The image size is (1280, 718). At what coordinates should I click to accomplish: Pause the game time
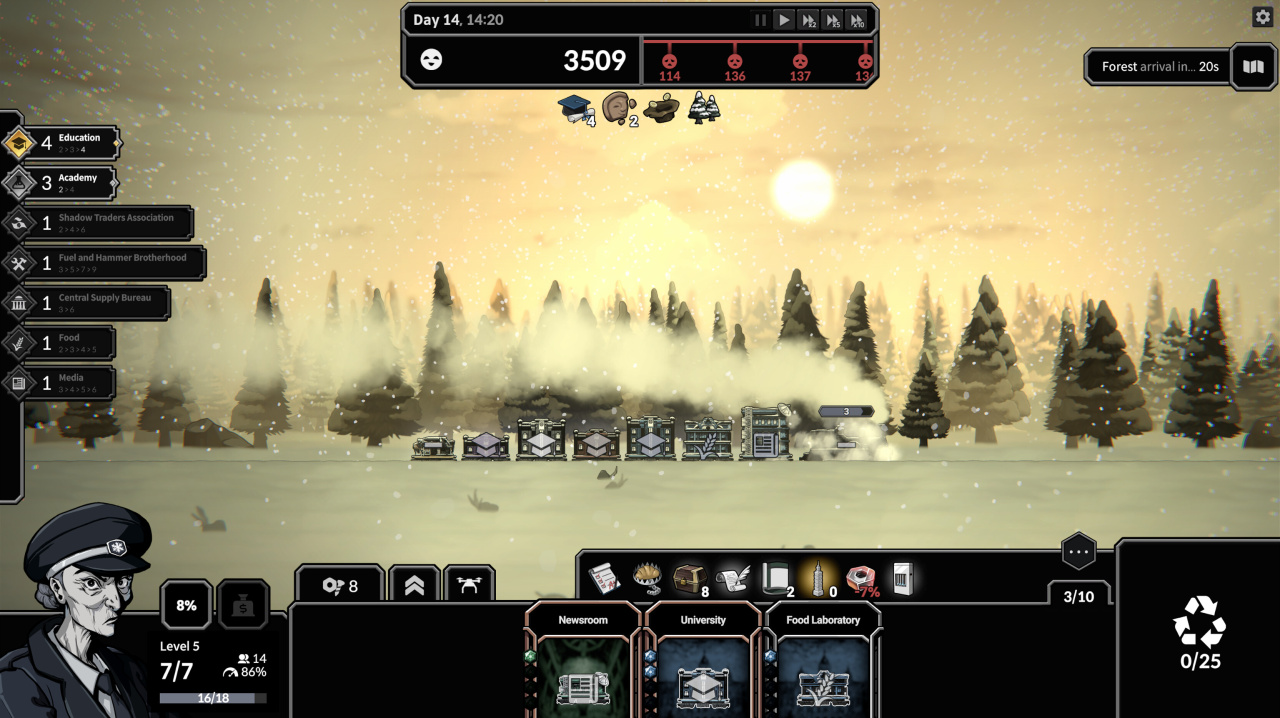(761, 20)
